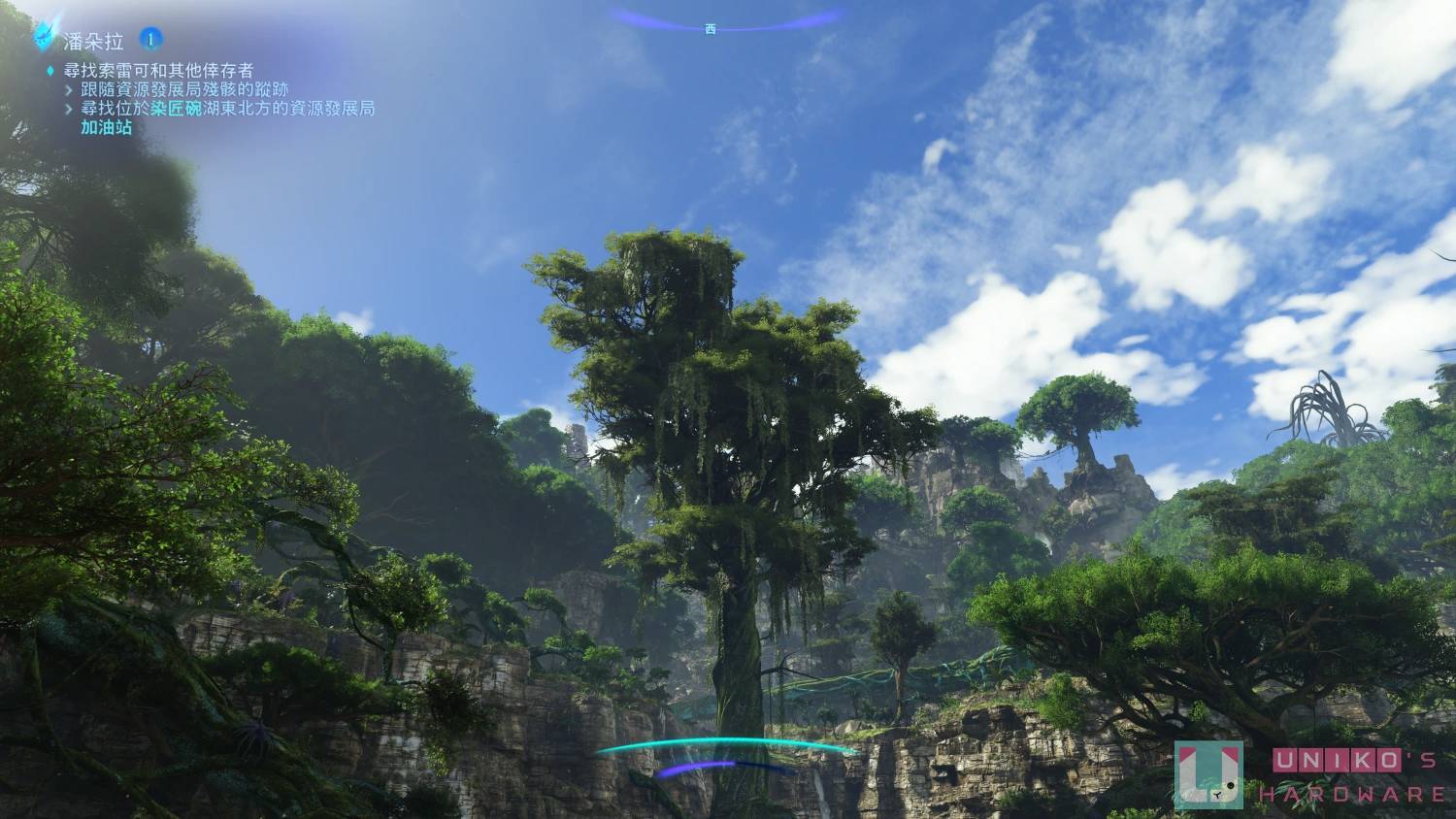Click the 西 compass direction marker

(710, 30)
